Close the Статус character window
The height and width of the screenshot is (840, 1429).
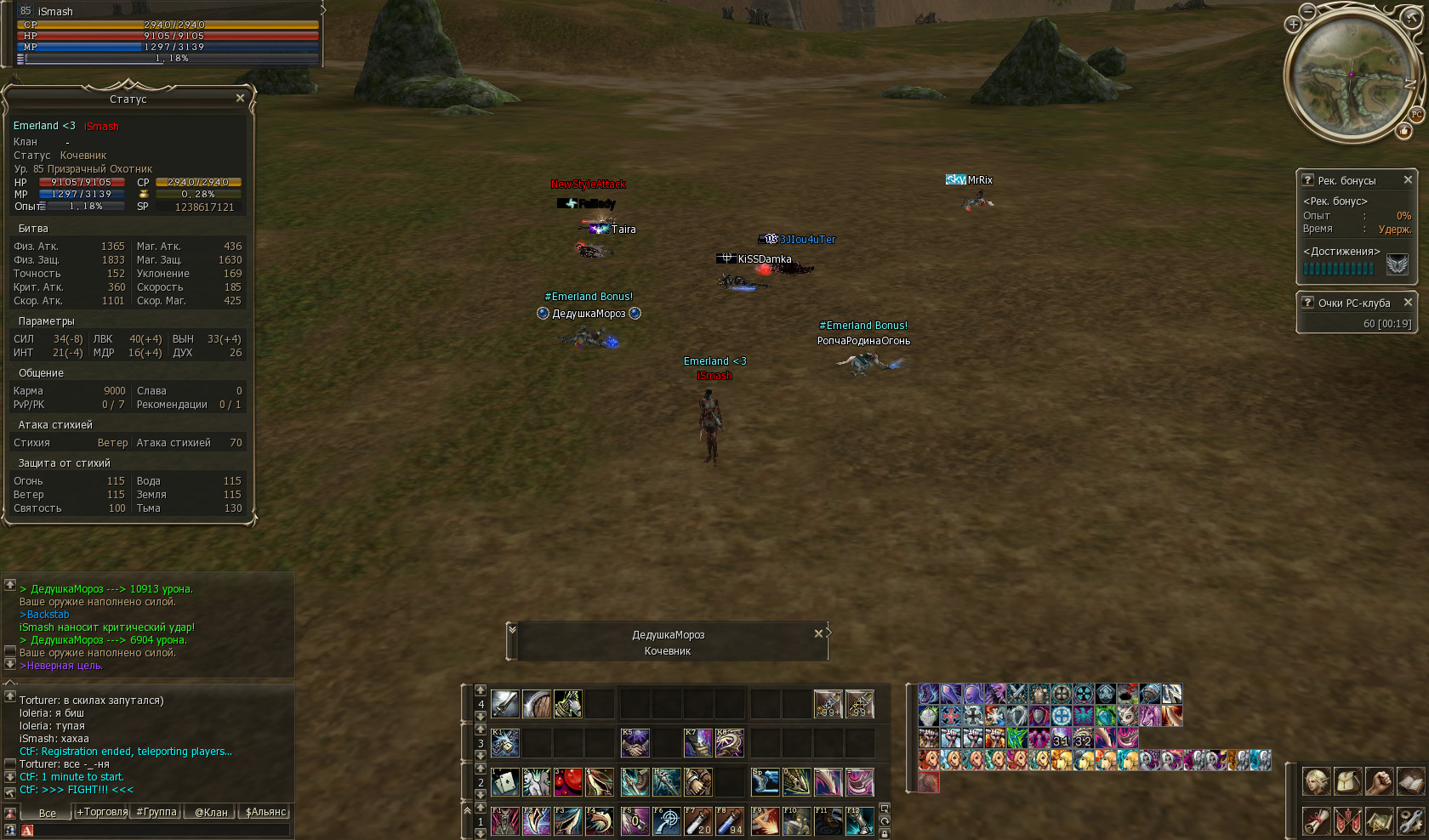(240, 99)
